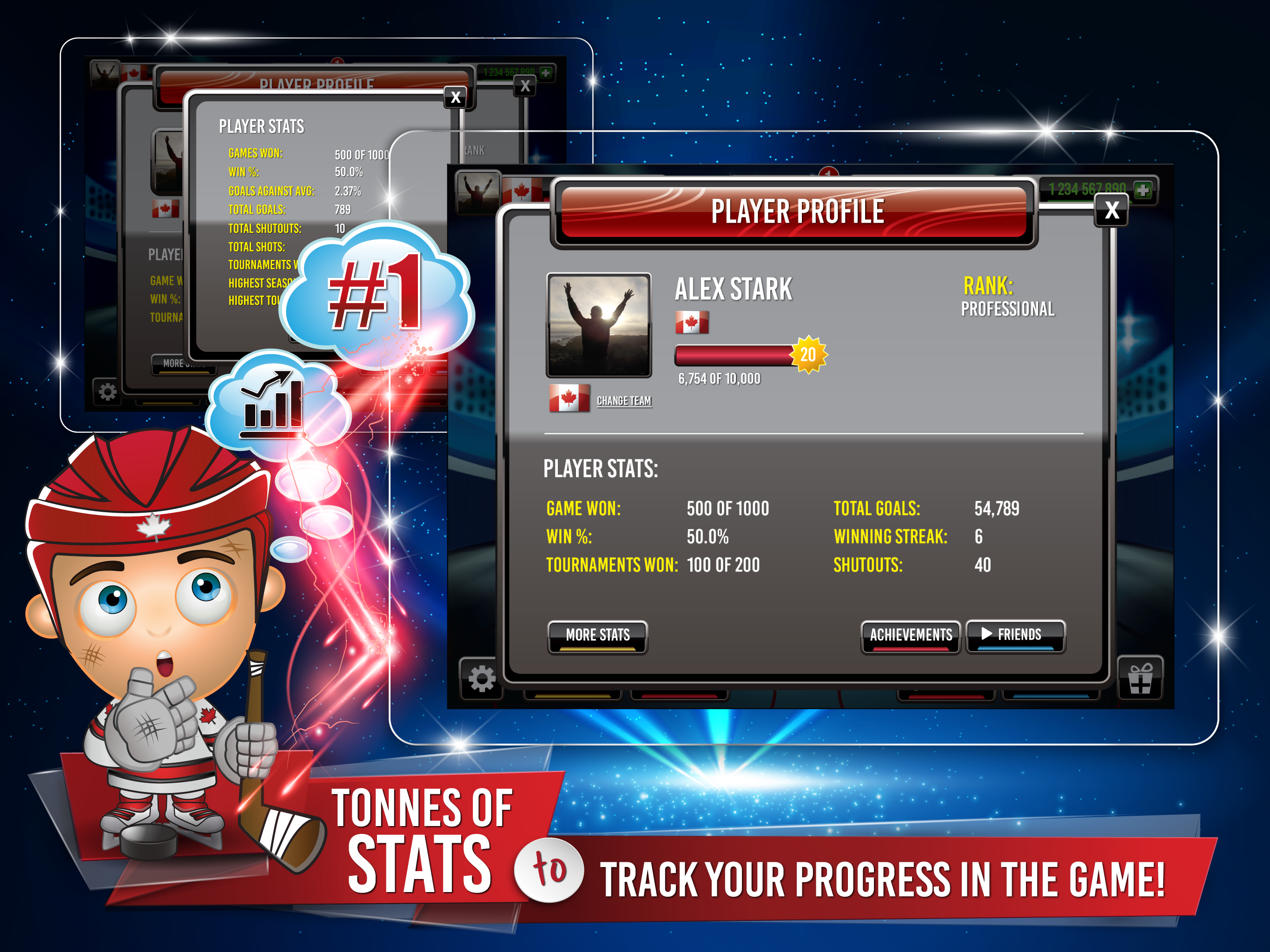Open settings via the gear icon
This screenshot has height=952, width=1270.
(481, 679)
